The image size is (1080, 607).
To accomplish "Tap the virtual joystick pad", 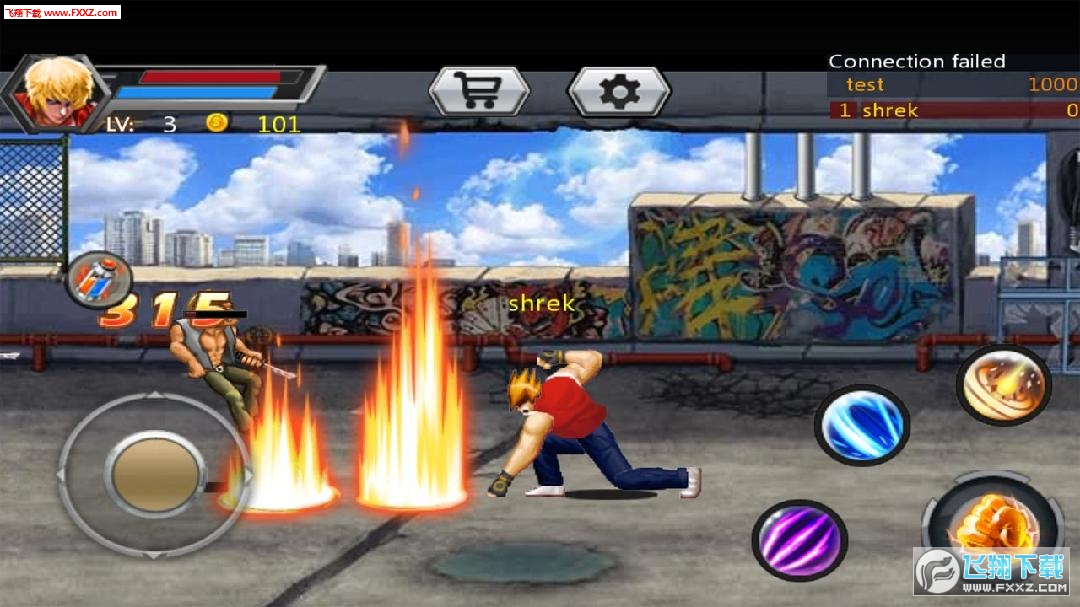I will pyautogui.click(x=153, y=474).
